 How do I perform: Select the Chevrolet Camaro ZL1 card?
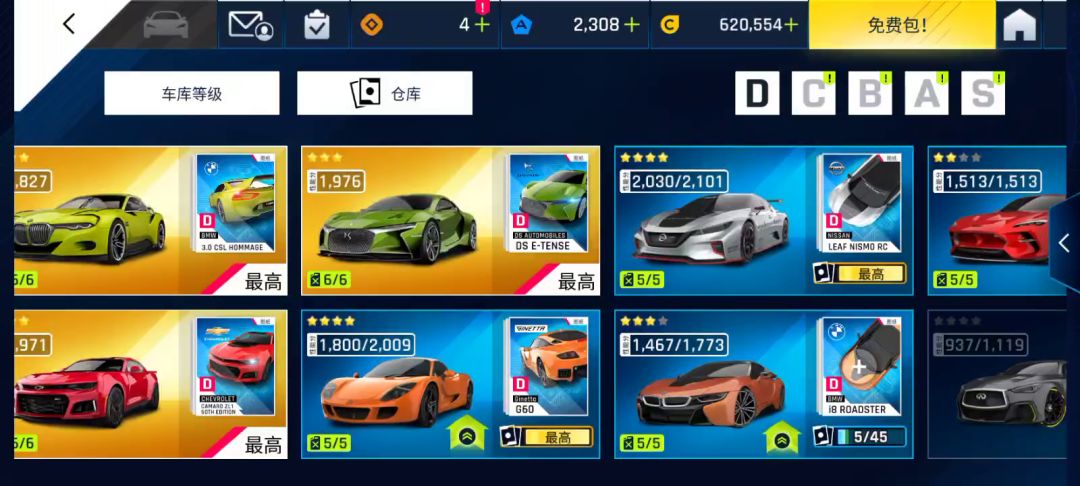(x=150, y=384)
